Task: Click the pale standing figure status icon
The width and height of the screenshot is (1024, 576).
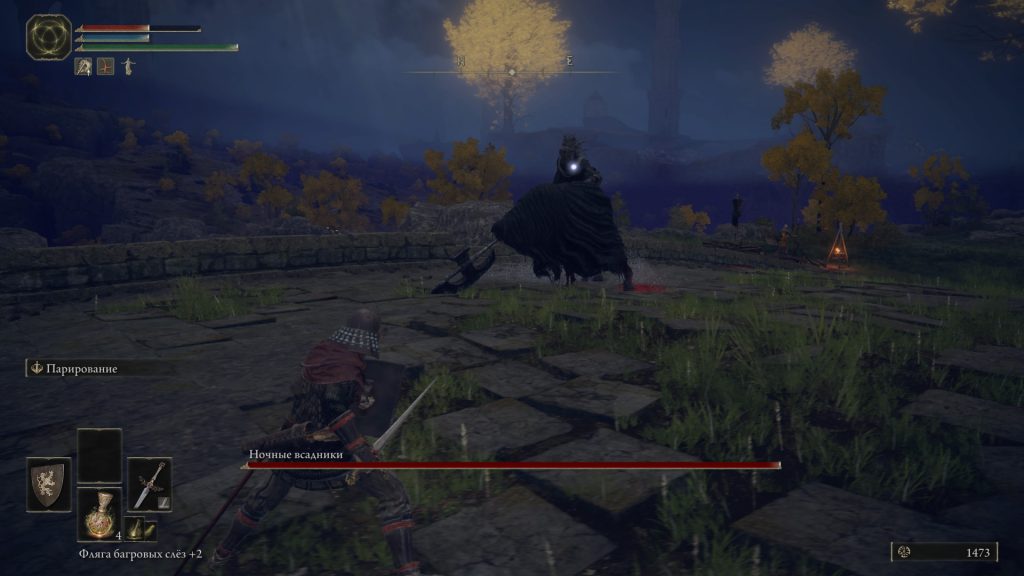Action: click(x=128, y=67)
